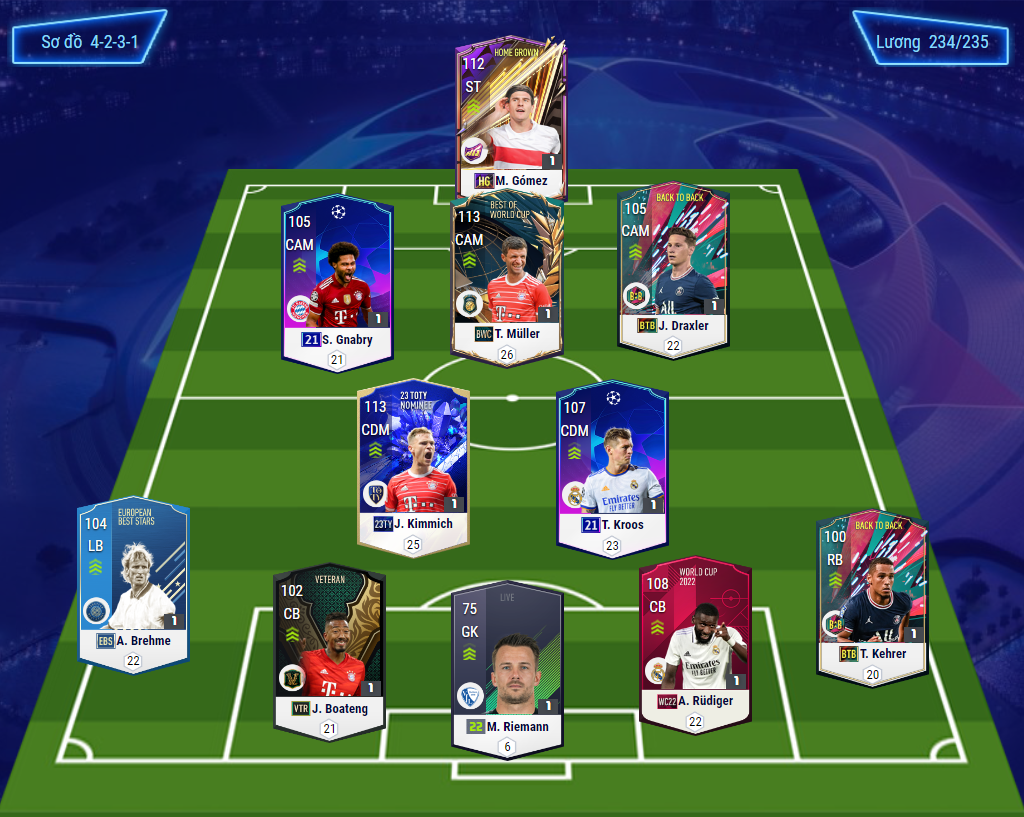1024x817 pixels.
Task: Select the T. Müller player card
Action: coord(508,275)
